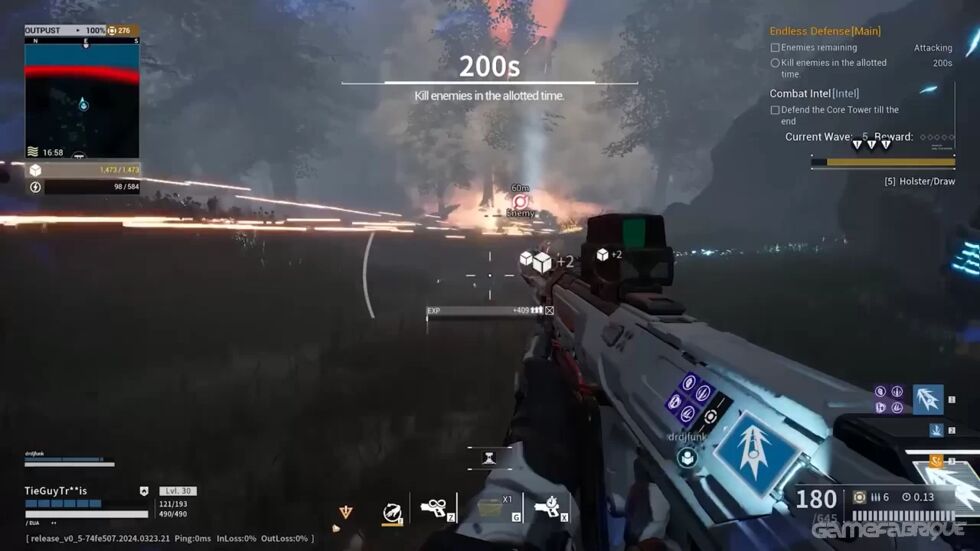Select the orange third weapon slot icon
Viewport: 980px width, 551px height.
pyautogui.click(x=936, y=461)
